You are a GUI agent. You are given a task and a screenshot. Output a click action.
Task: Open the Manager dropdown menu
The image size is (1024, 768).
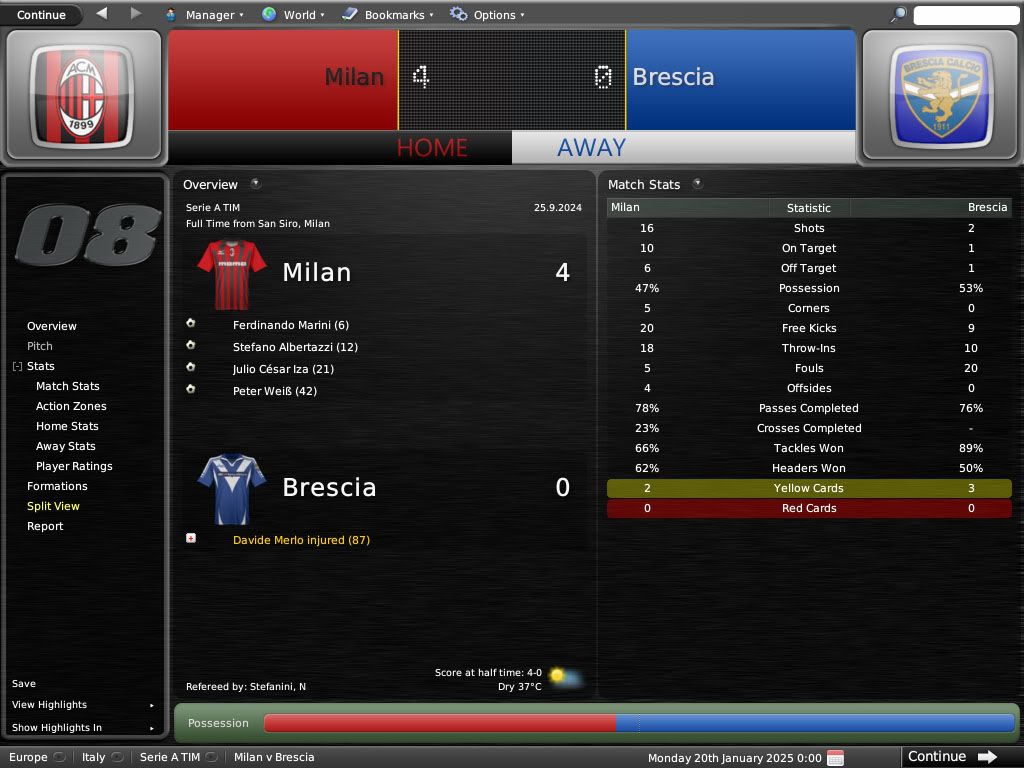[x=204, y=15]
